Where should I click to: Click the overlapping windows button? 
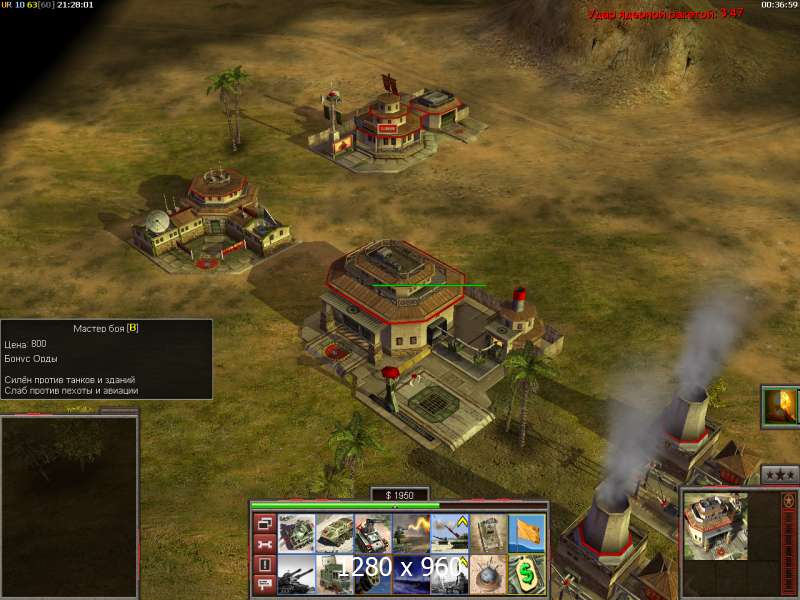[265, 523]
